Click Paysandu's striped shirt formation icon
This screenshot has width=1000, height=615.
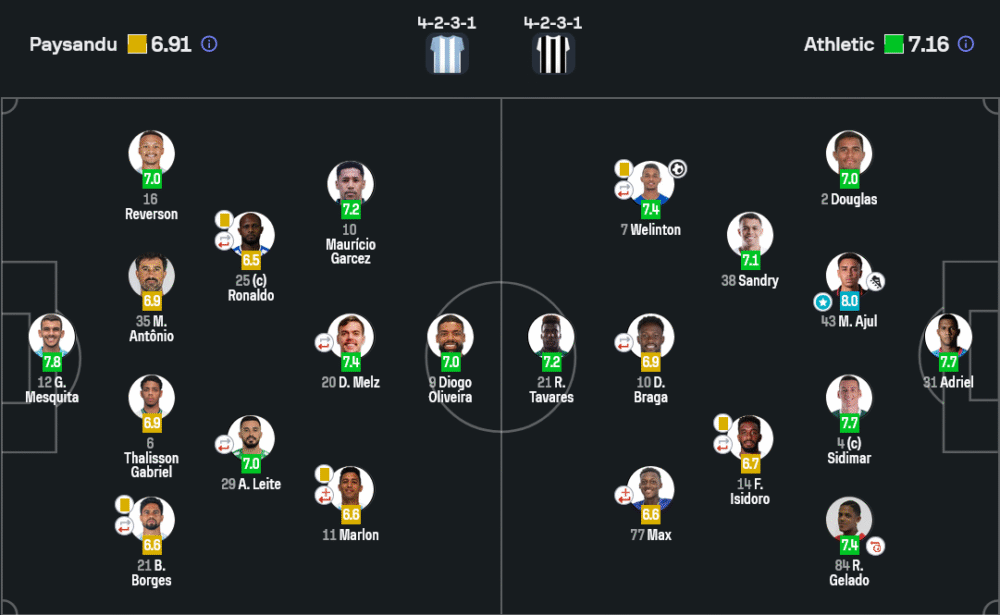point(447,54)
